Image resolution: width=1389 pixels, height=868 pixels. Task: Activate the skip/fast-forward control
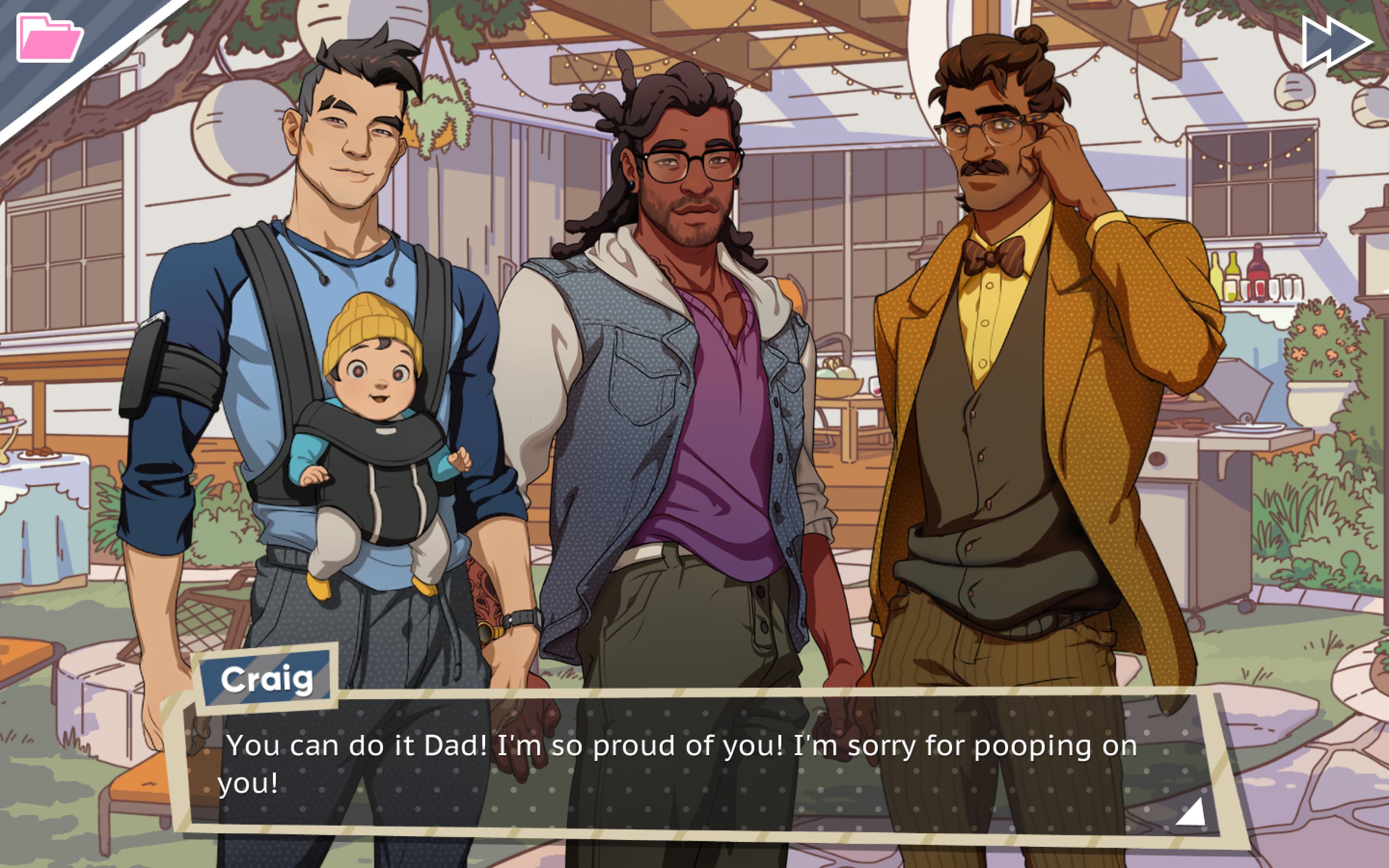coord(1337,40)
